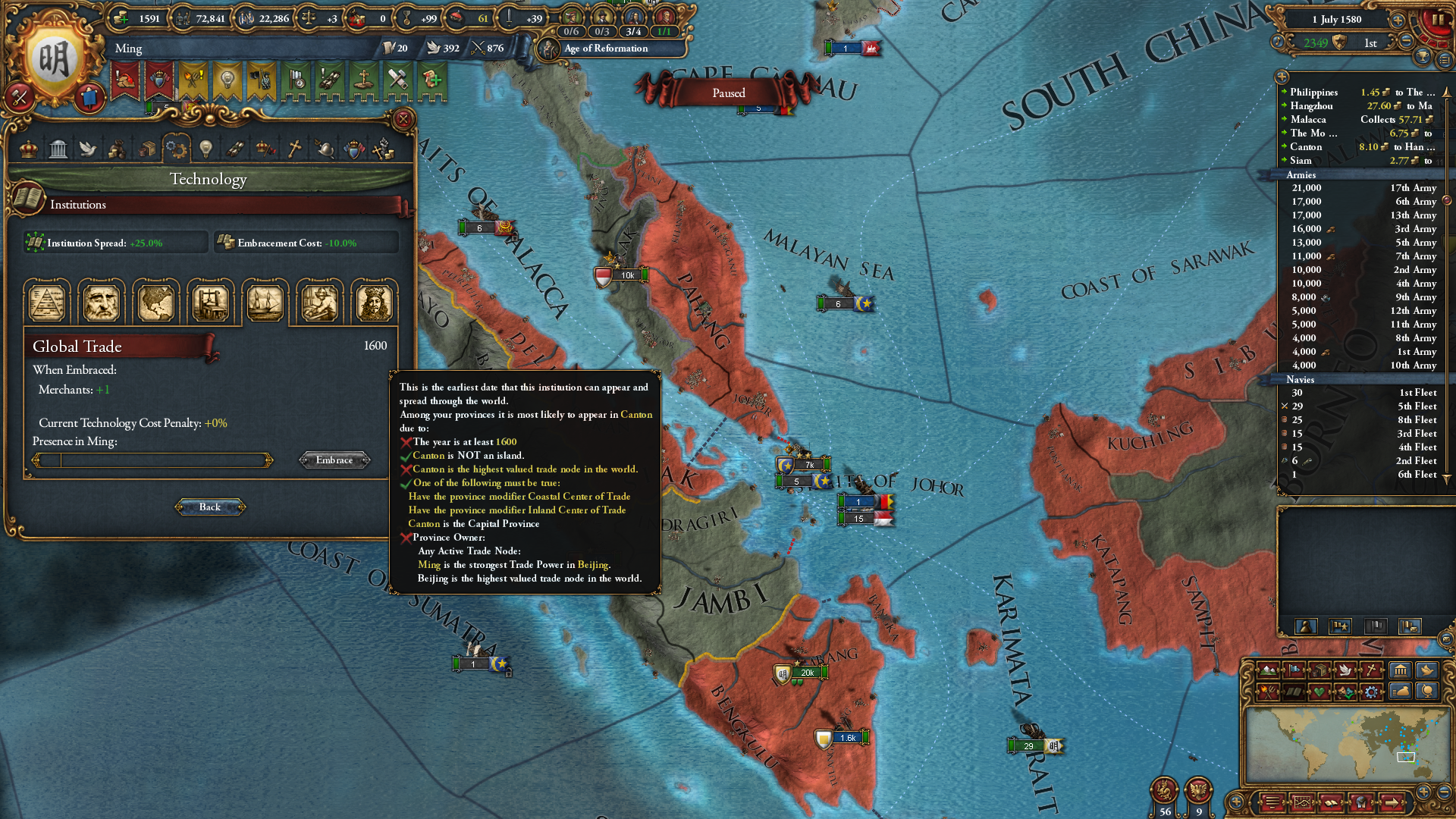
Task: Expand the outliner options control
Action: [1282, 77]
